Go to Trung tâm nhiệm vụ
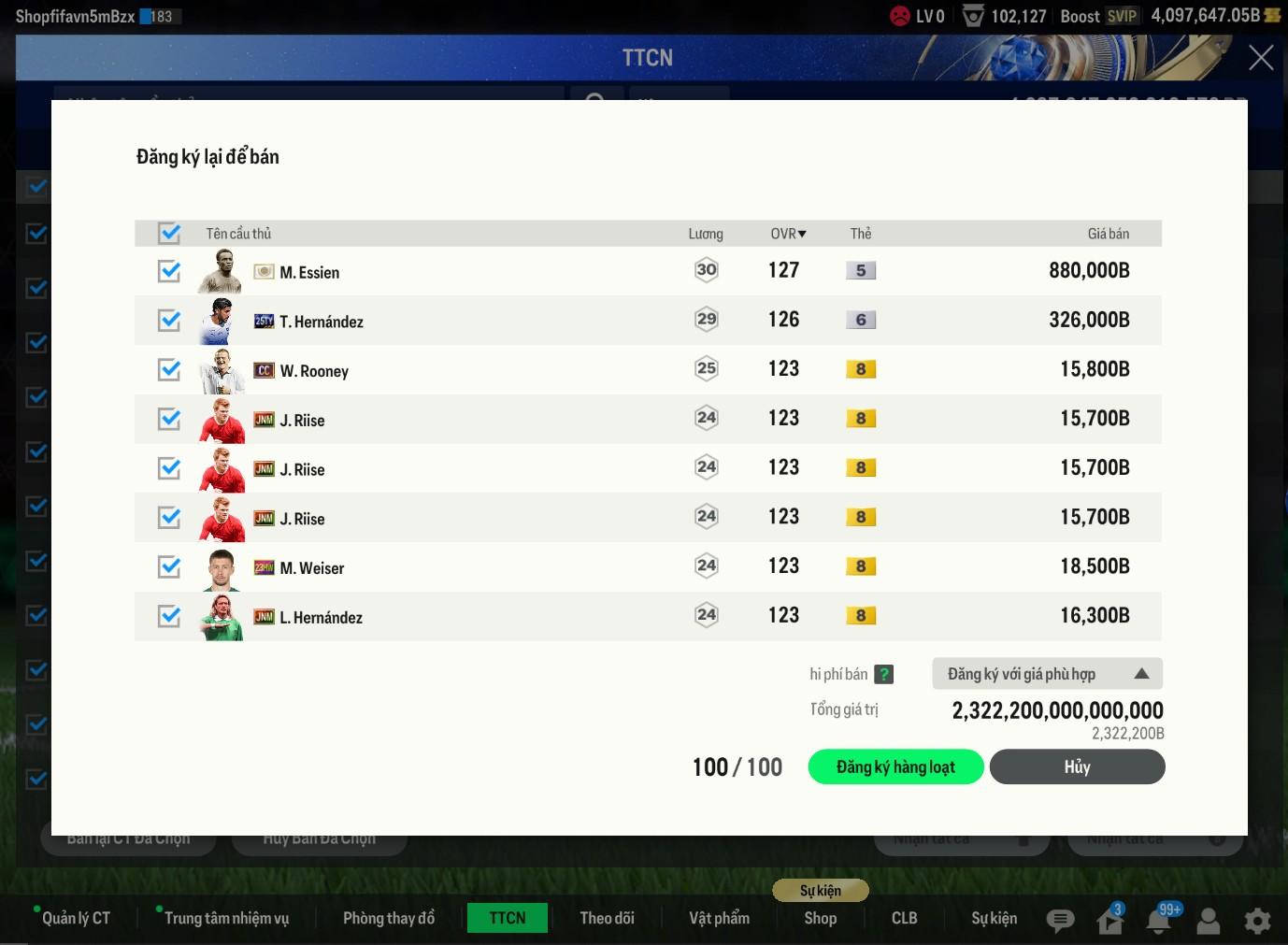 (x=226, y=918)
